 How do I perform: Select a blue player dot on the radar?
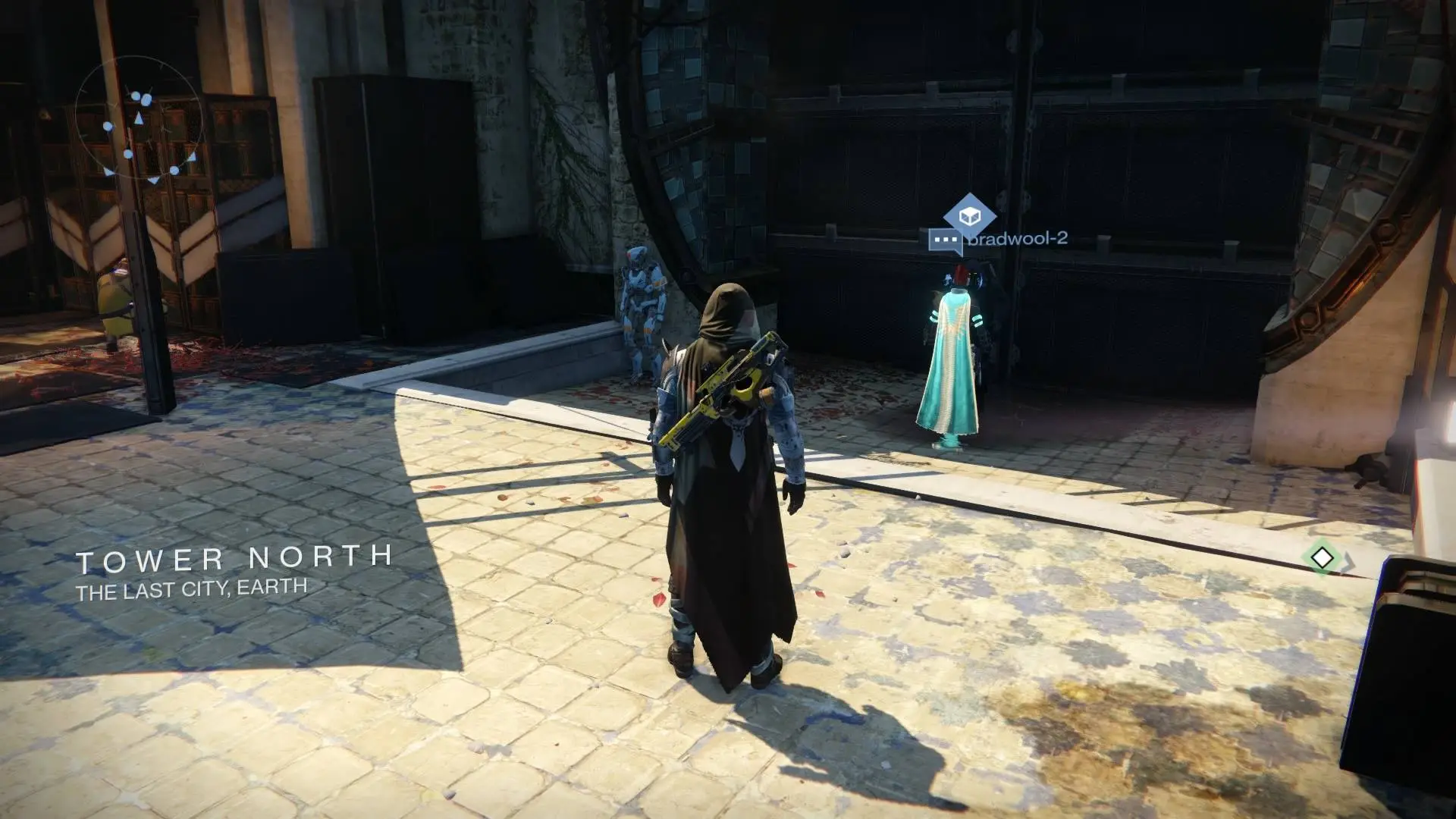(107, 126)
